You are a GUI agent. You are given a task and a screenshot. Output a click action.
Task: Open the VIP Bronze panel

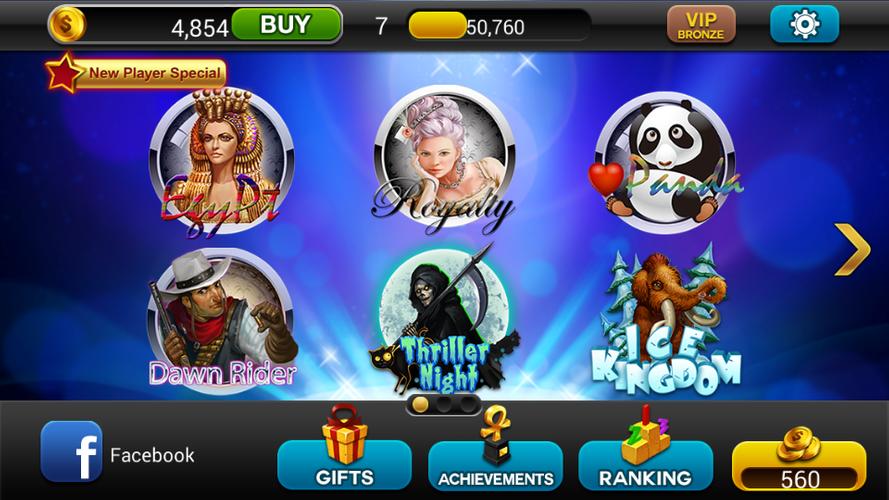point(701,25)
